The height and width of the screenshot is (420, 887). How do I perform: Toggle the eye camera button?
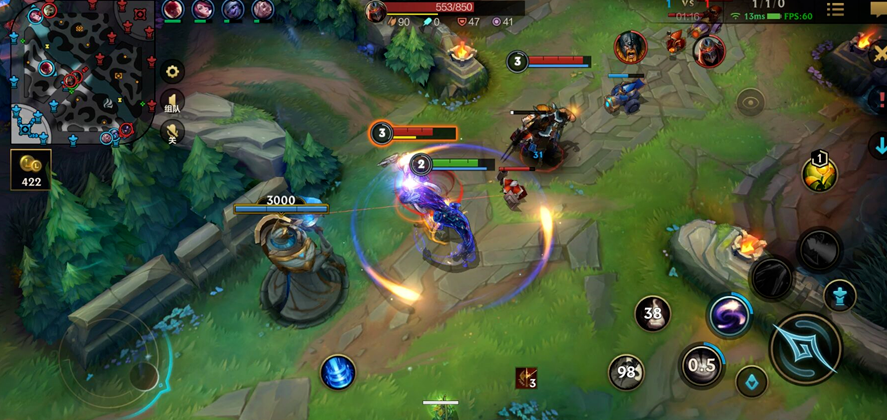750,100
